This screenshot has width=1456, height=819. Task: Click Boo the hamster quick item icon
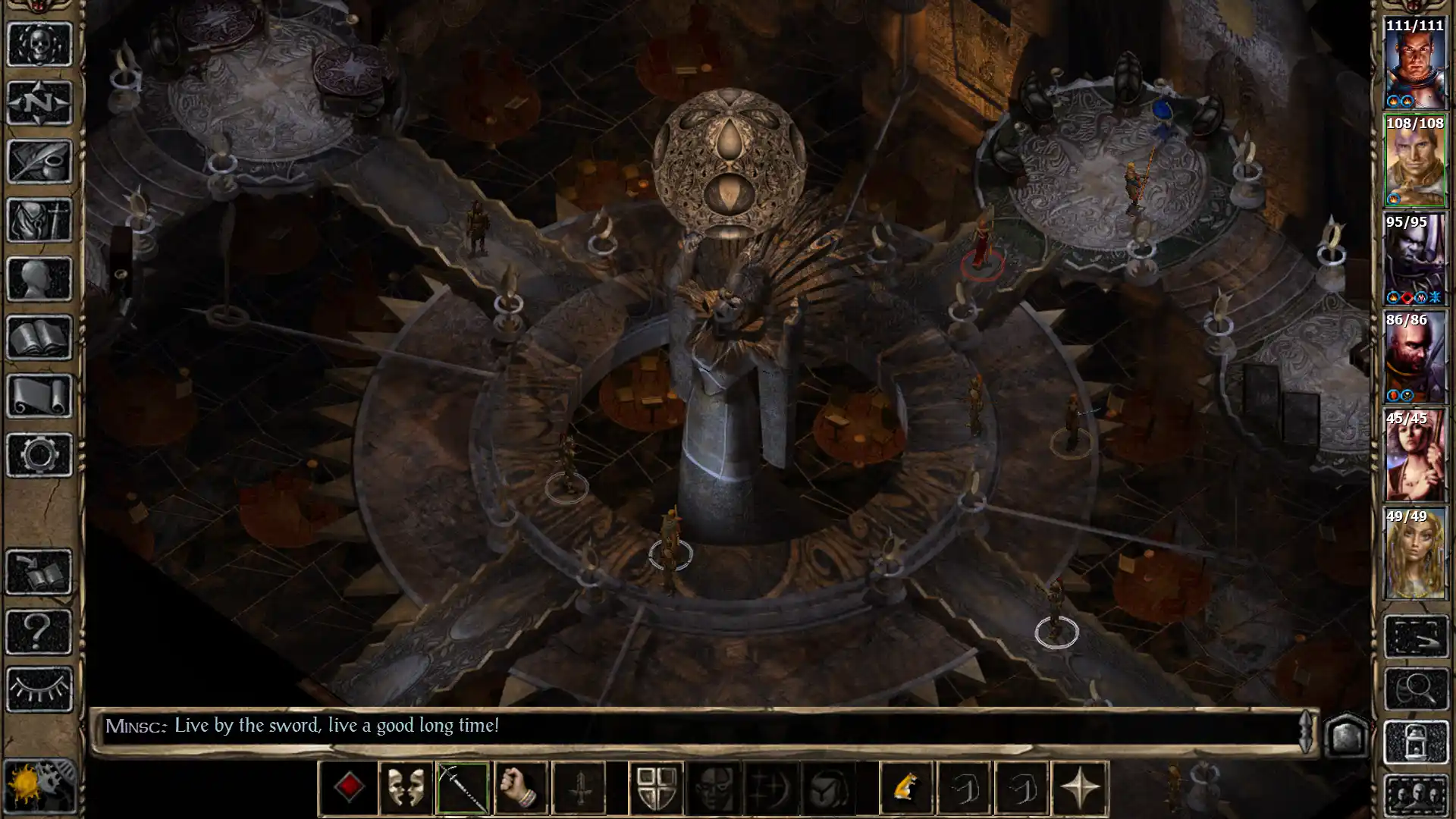pos(907,786)
